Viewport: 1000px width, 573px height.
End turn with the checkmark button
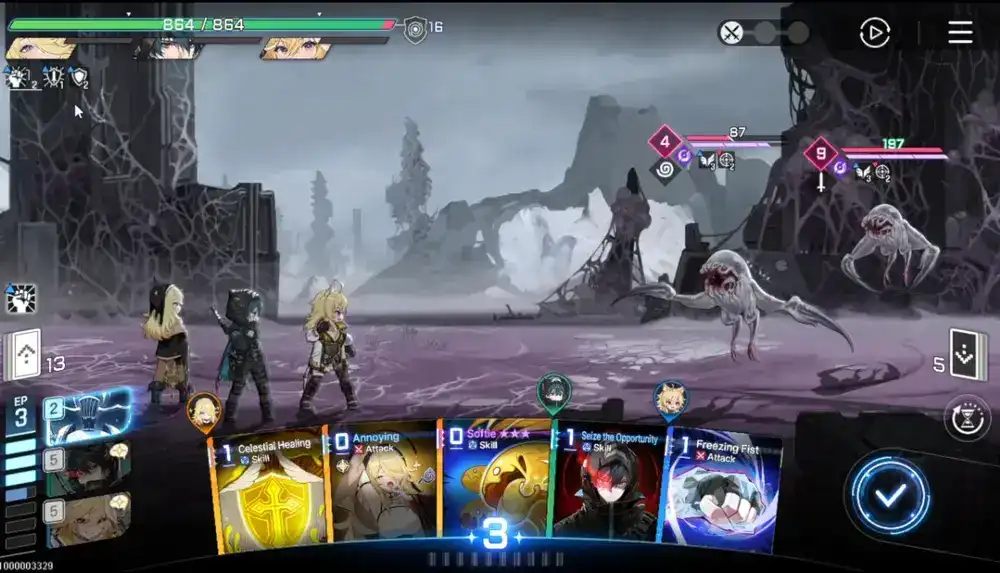click(x=892, y=492)
